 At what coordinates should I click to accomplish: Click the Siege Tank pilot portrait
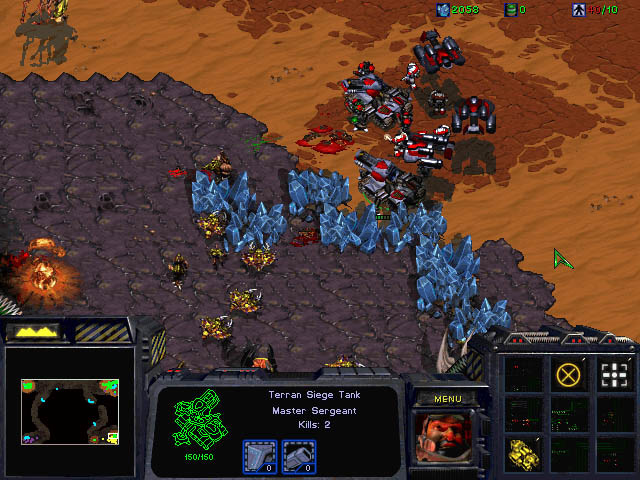point(445,438)
